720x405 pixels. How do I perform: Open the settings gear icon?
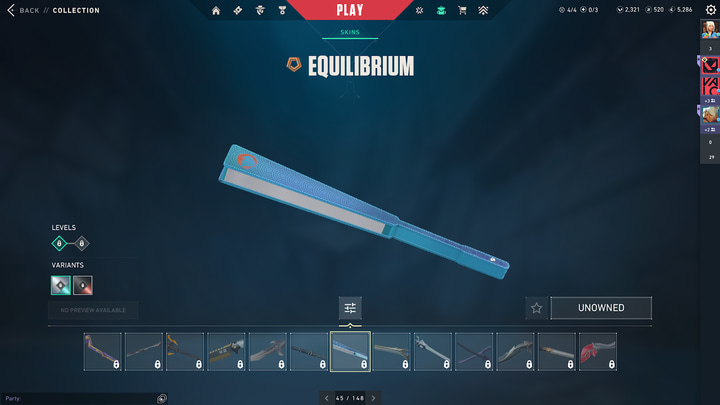click(711, 10)
